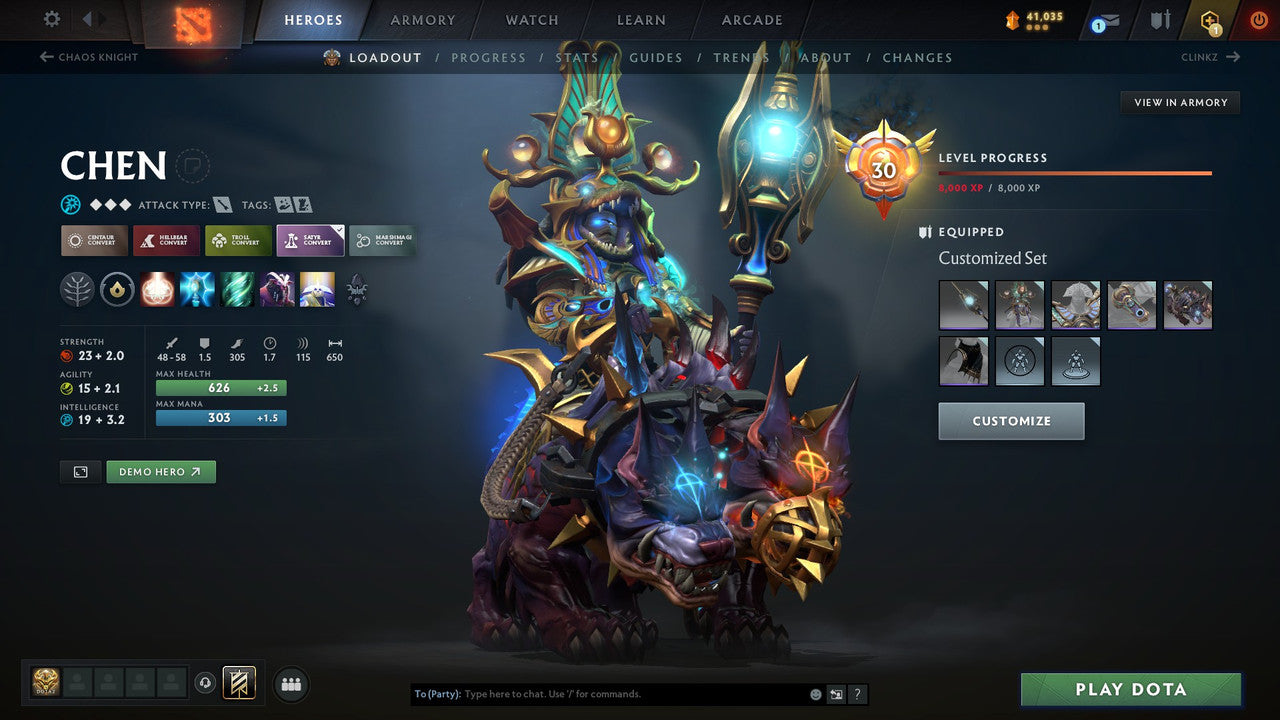Image resolution: width=1280 pixels, height=720 pixels.
Task: Open the settings gear icon top left
Action: [x=53, y=18]
